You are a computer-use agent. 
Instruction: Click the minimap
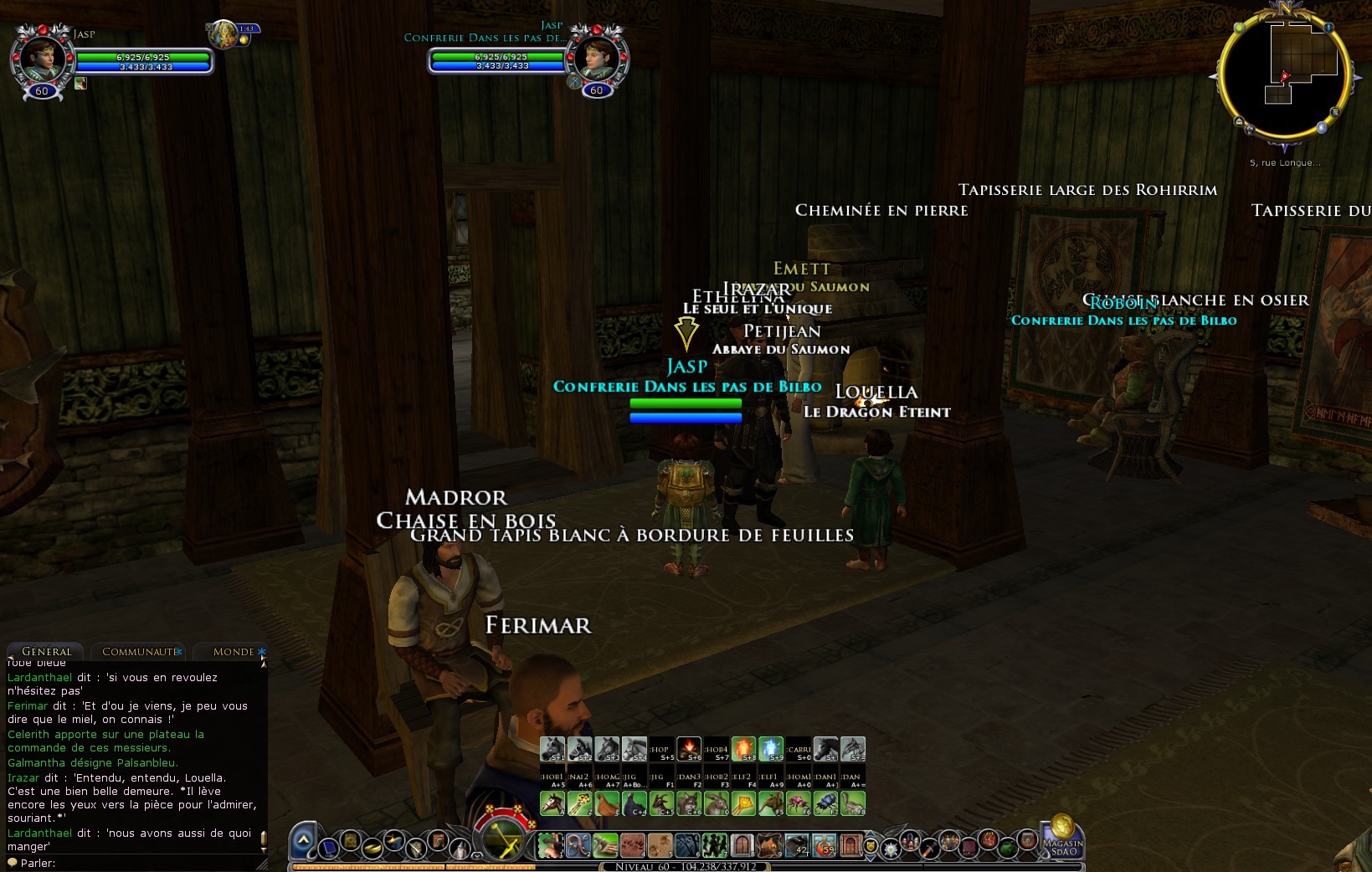tap(1283, 75)
